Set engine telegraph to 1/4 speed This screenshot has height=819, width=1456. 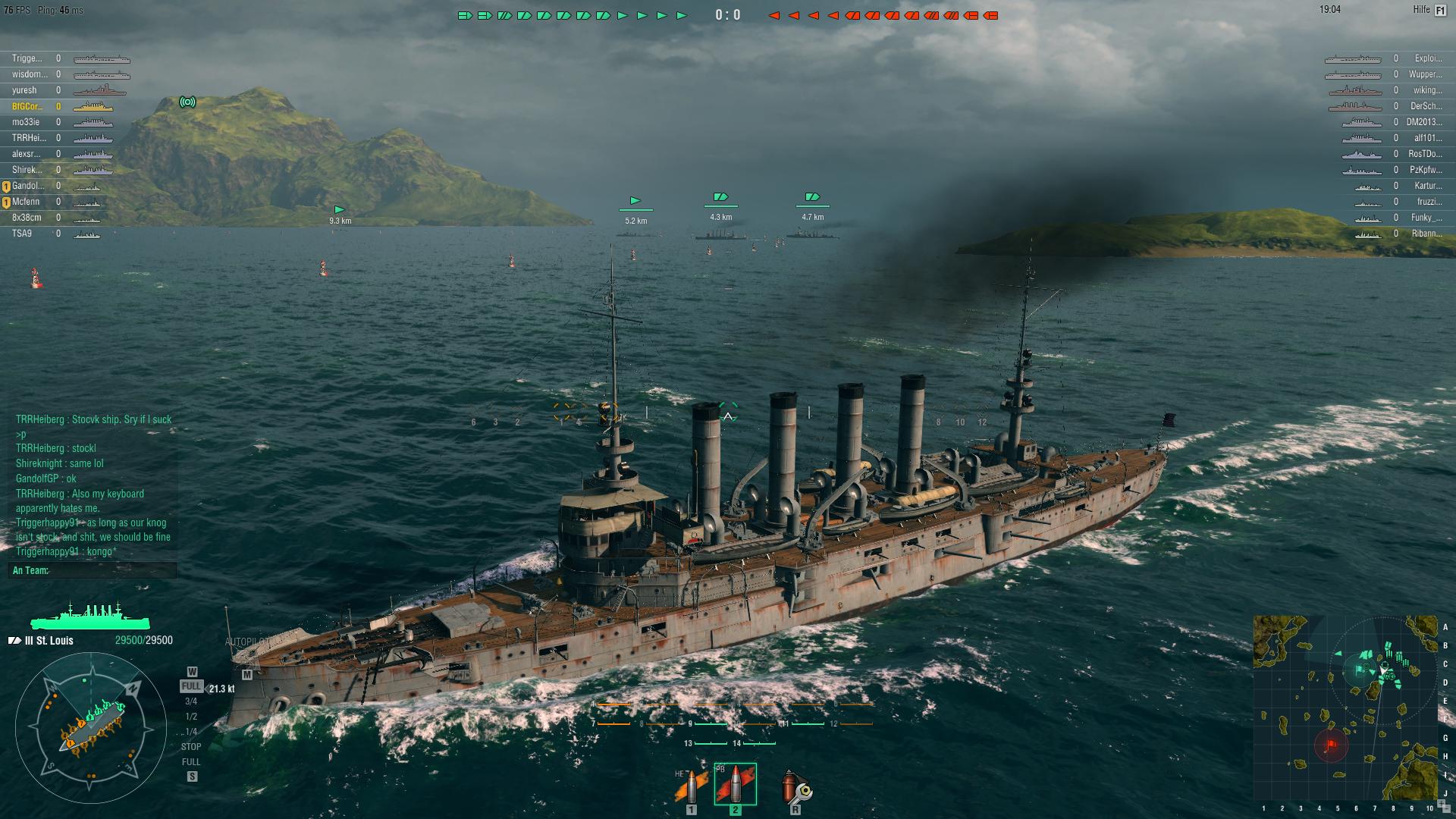[191, 732]
